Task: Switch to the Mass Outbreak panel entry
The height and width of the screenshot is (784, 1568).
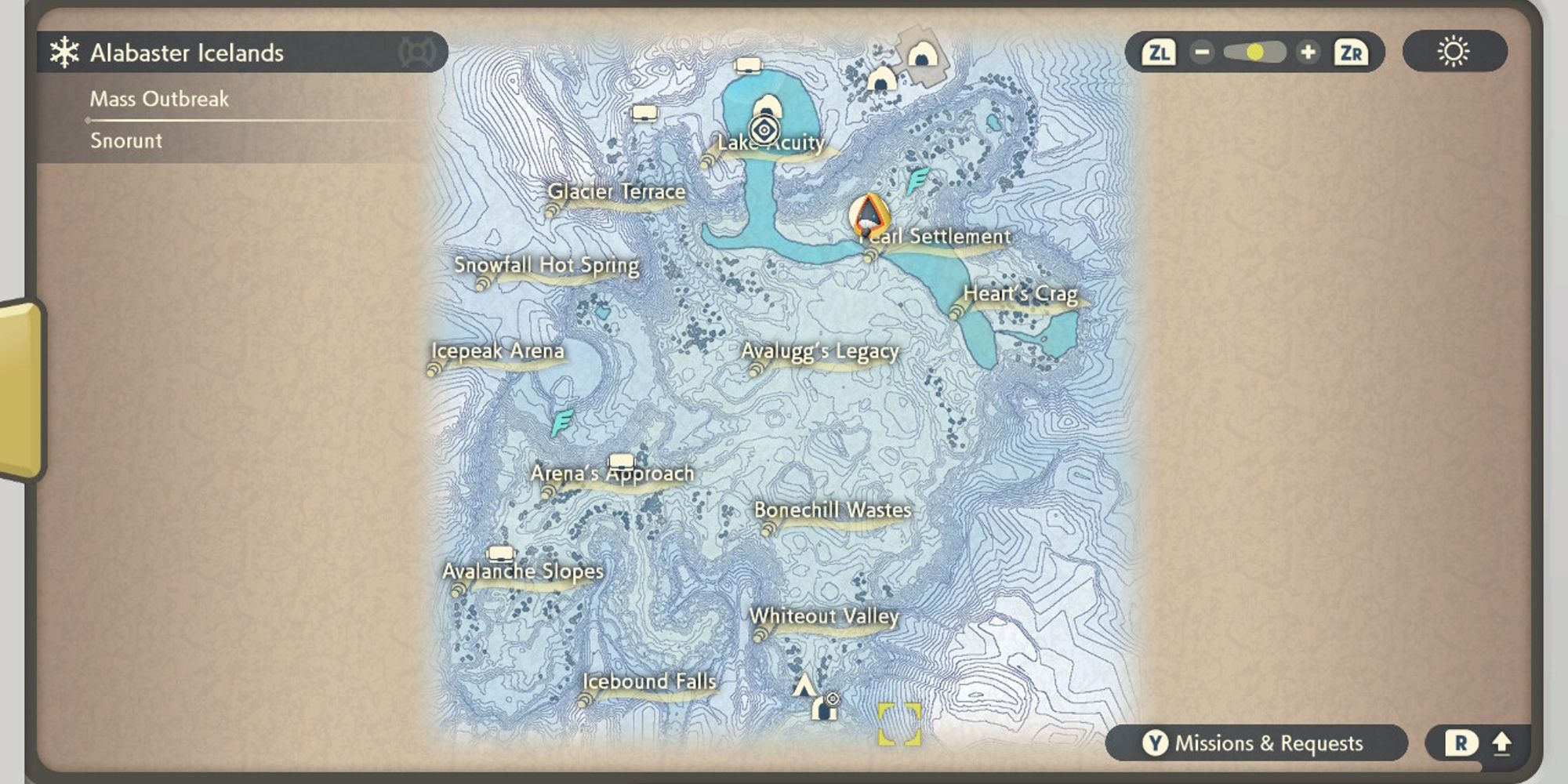Action: pyautogui.click(x=159, y=99)
